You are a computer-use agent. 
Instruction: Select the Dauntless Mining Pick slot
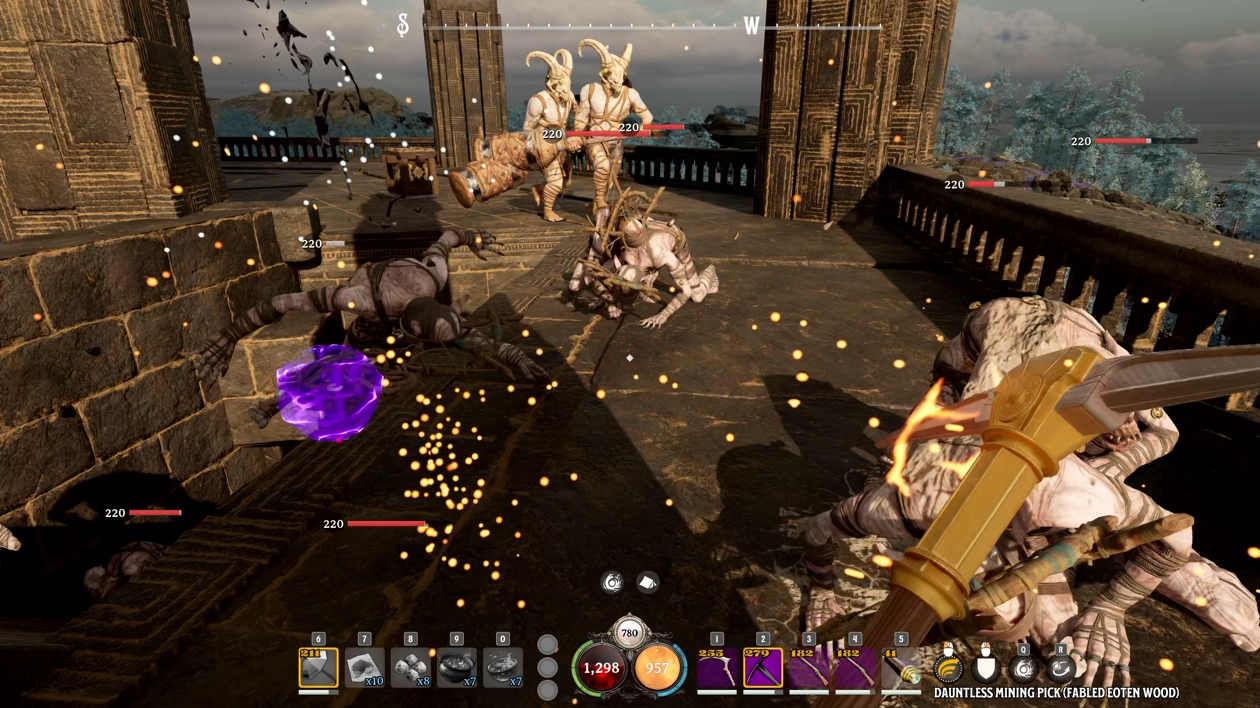coord(763,668)
